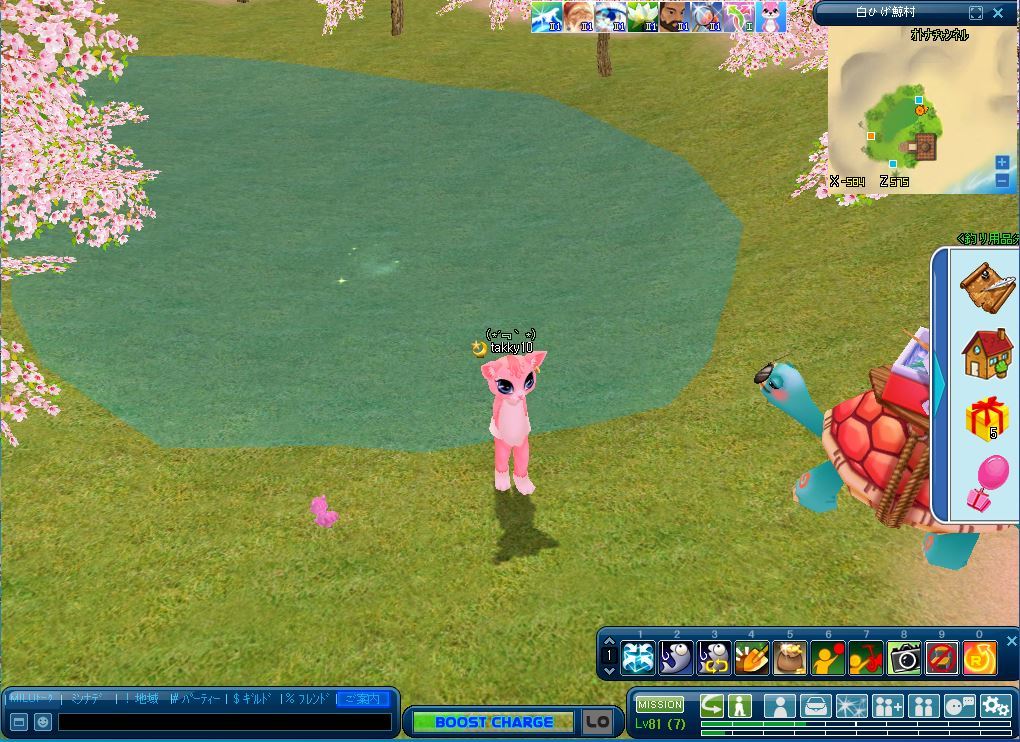Select the gold coin bag hotbar slot
Viewport: 1020px width, 742px height.
[790, 657]
